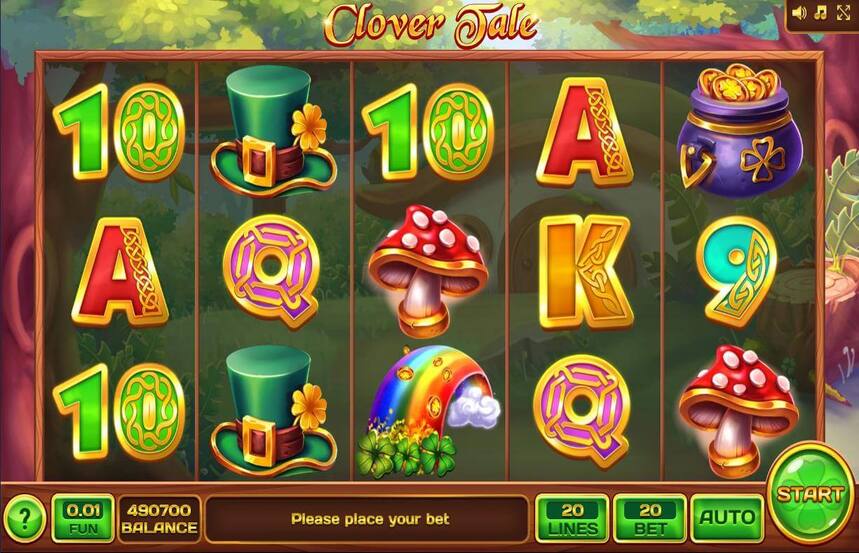Spin the reels with the START button

810,493
